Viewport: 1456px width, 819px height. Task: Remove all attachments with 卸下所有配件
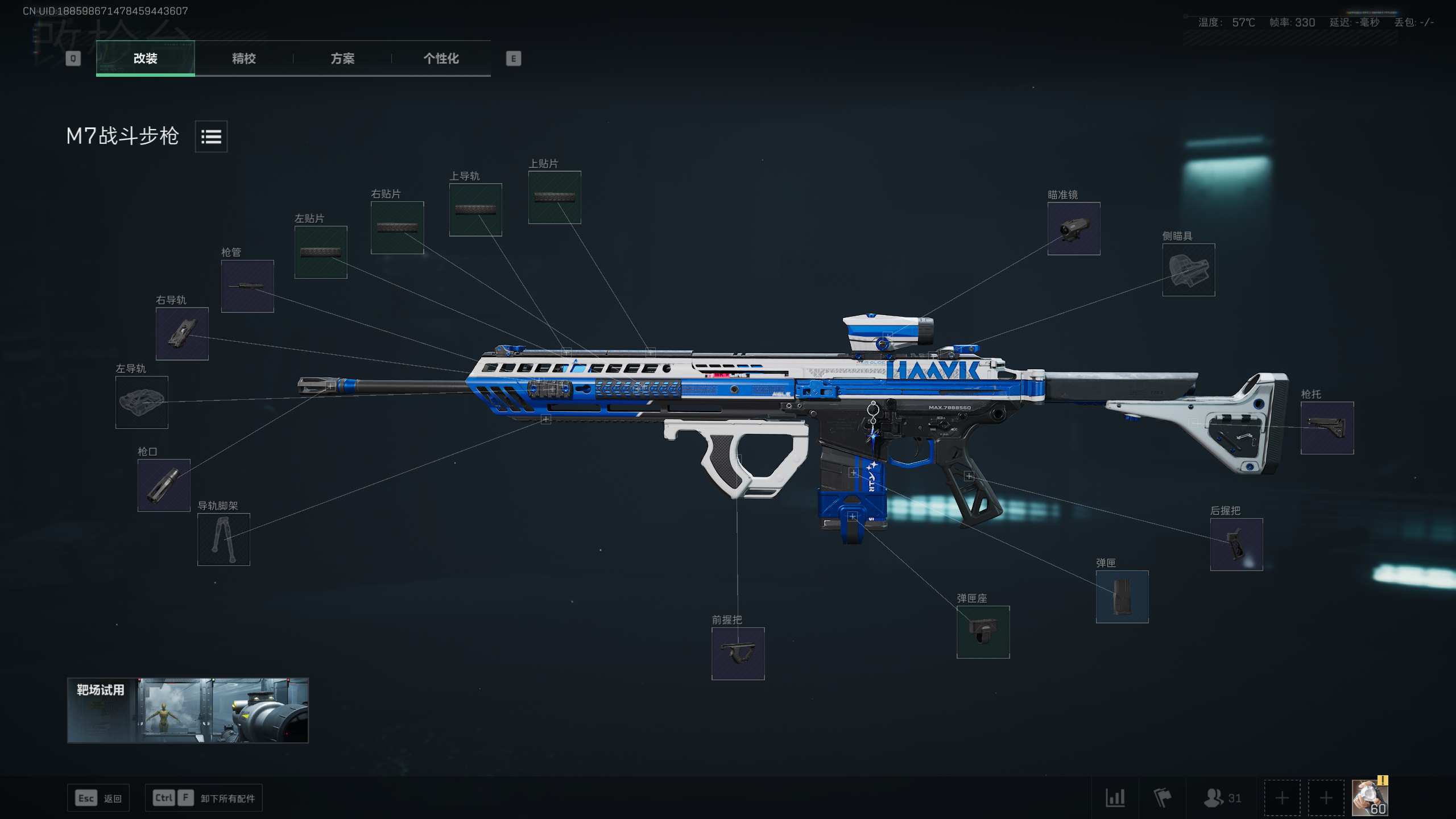(204, 798)
